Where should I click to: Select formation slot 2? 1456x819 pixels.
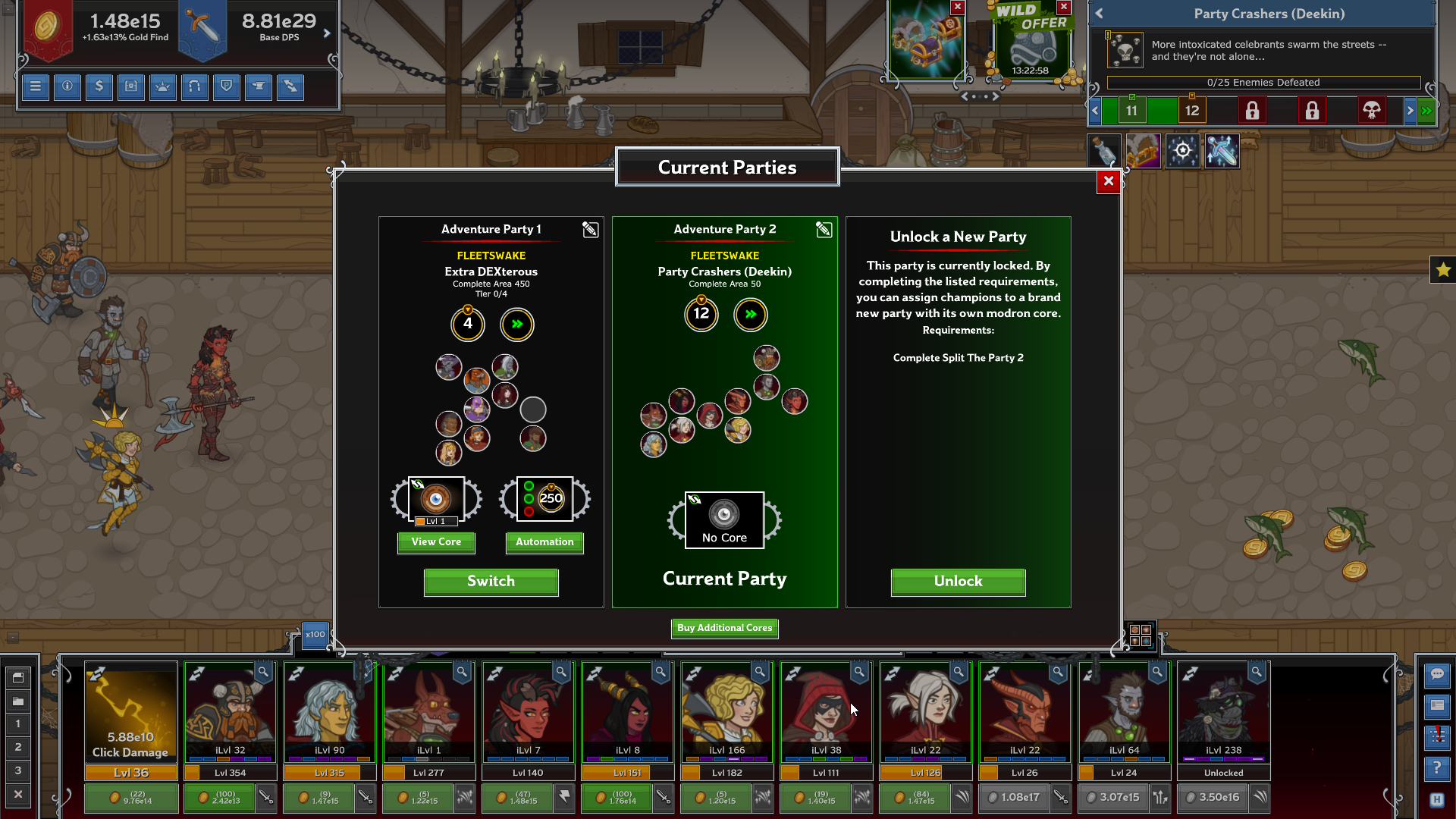[x=18, y=747]
